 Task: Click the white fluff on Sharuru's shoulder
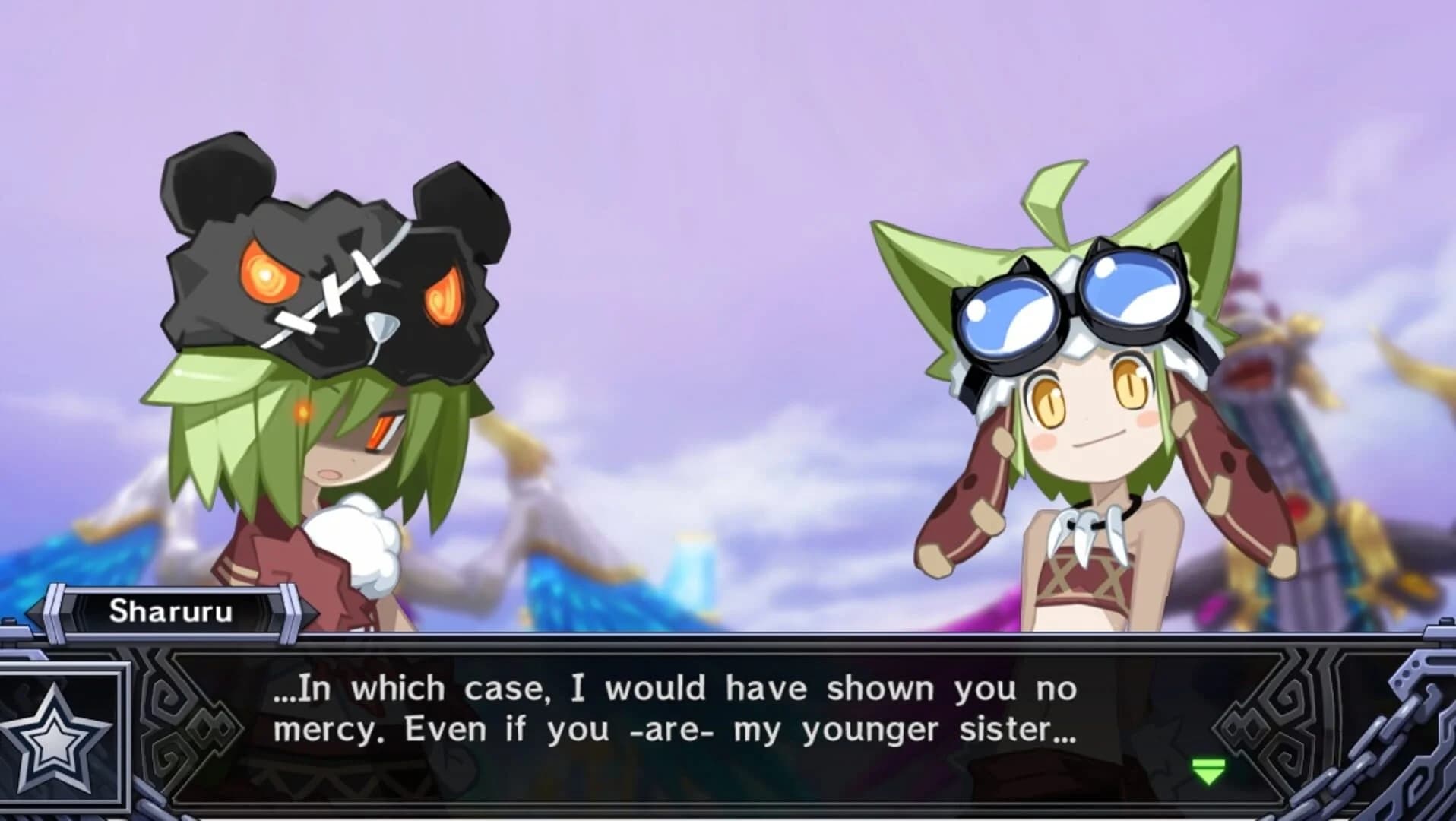coord(357,540)
